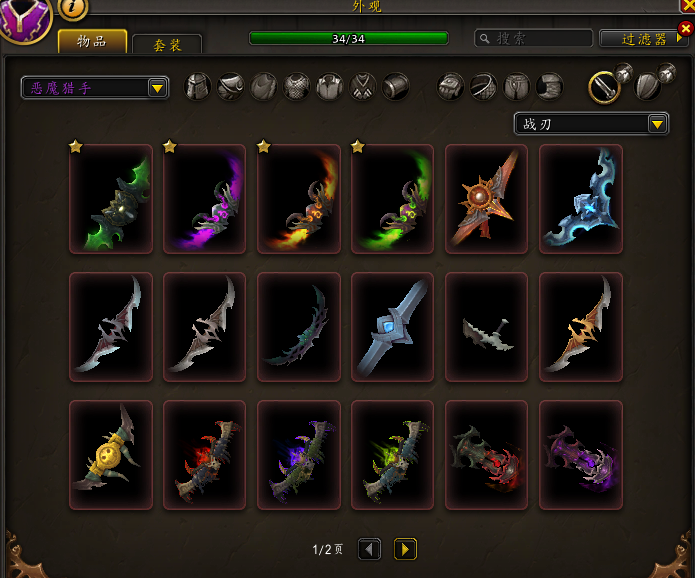Pick the icy blue warglaive appearance
695x578 pixels.
pos(581,199)
